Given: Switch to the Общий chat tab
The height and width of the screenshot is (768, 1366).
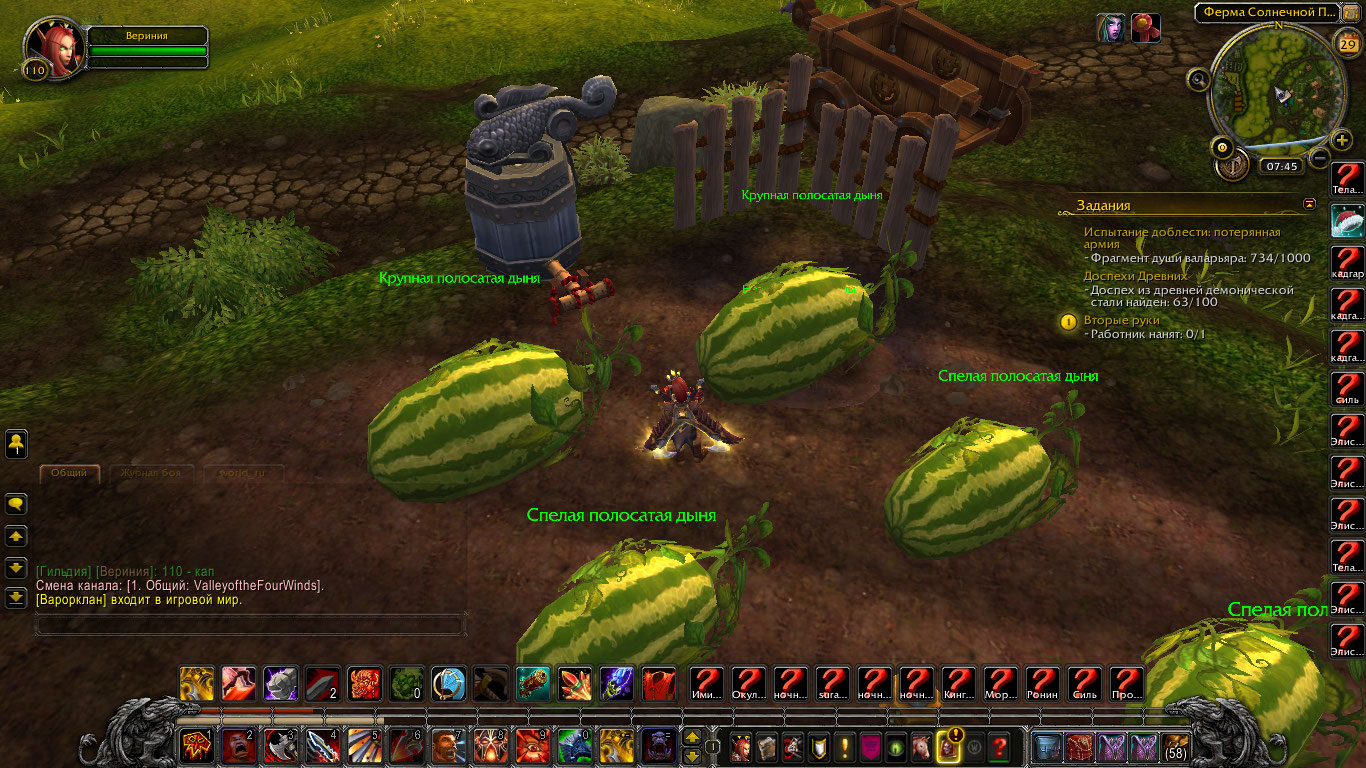Looking at the screenshot, I should coord(69,472).
